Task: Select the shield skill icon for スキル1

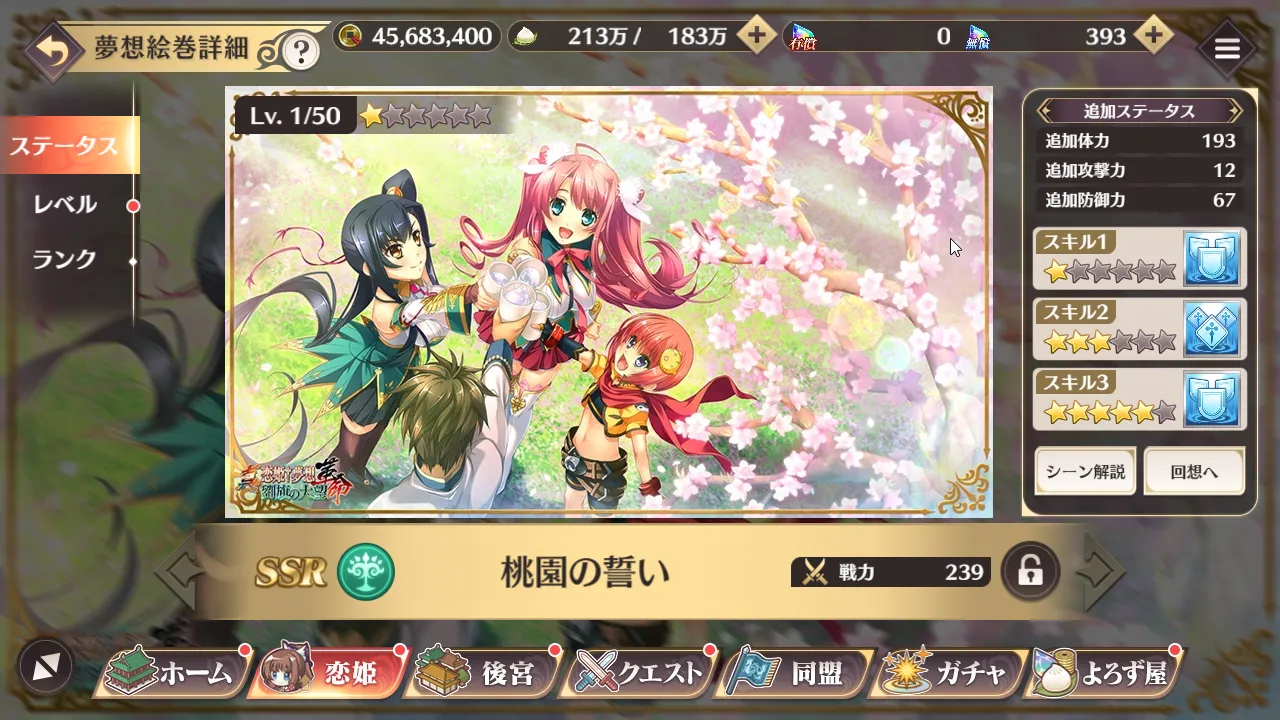Action: pyautogui.click(x=1213, y=257)
